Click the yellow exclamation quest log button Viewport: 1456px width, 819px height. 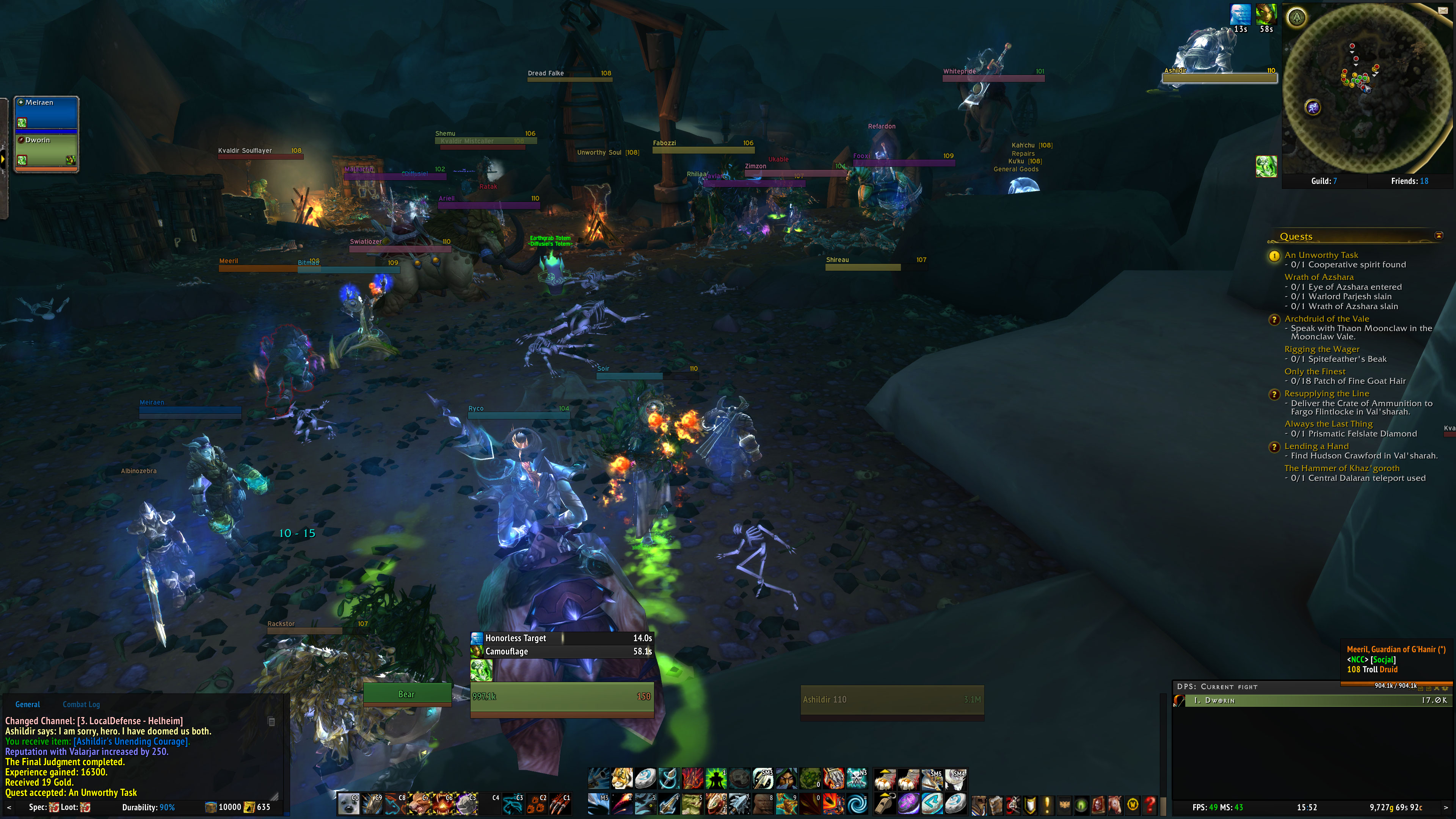(x=1047, y=804)
